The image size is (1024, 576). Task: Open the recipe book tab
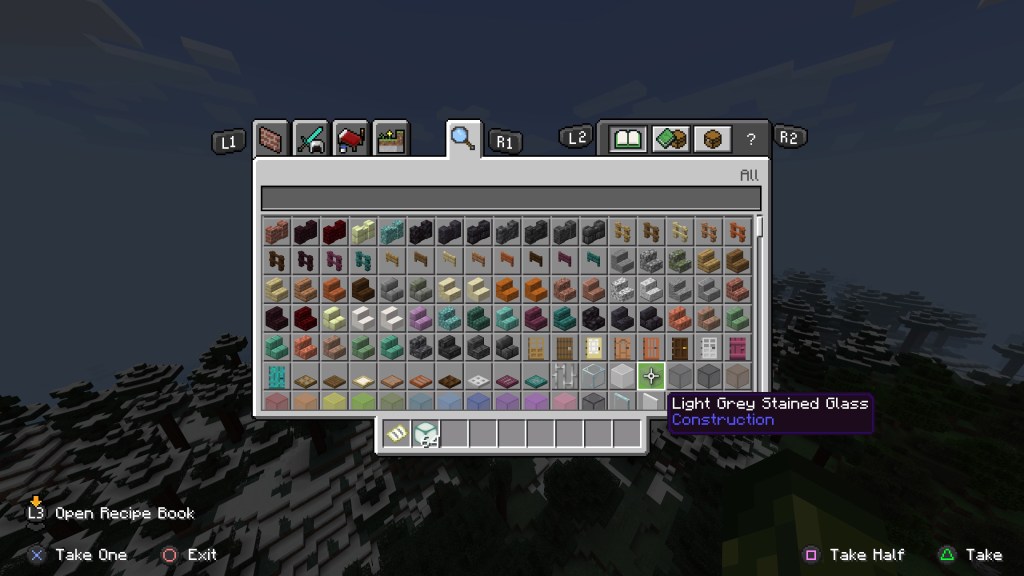627,139
